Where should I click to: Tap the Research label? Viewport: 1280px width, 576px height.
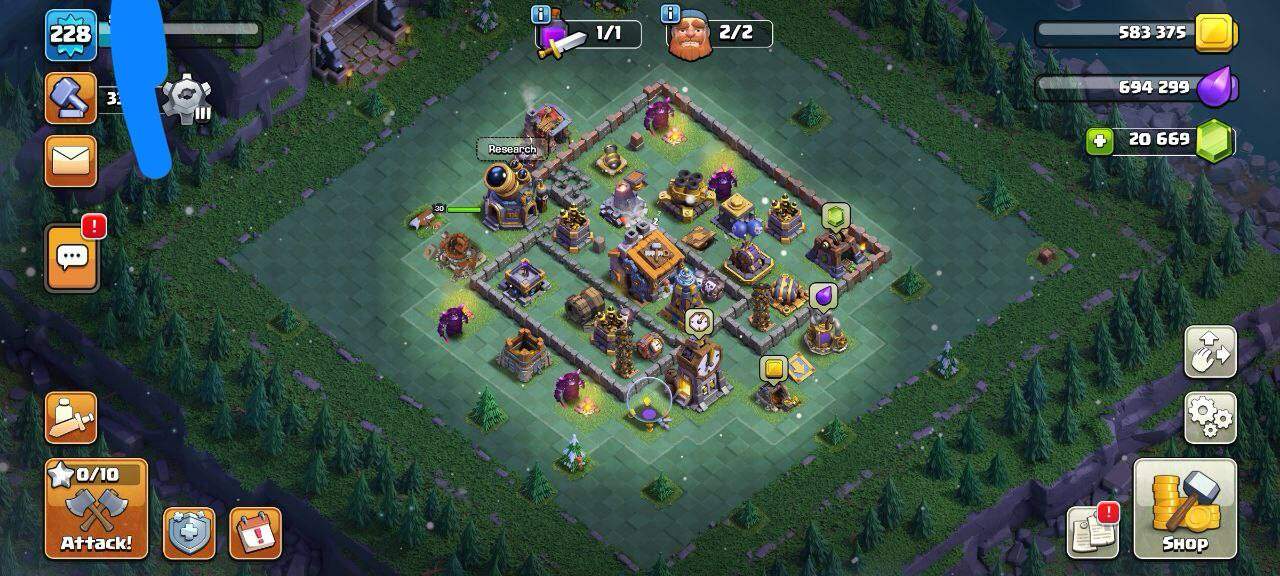512,149
